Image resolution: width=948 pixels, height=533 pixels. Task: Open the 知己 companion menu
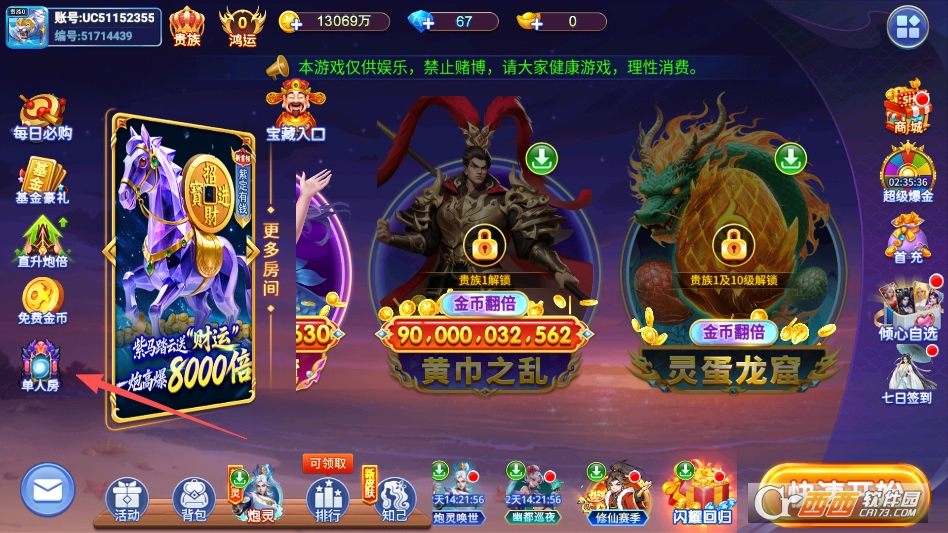[x=395, y=499]
